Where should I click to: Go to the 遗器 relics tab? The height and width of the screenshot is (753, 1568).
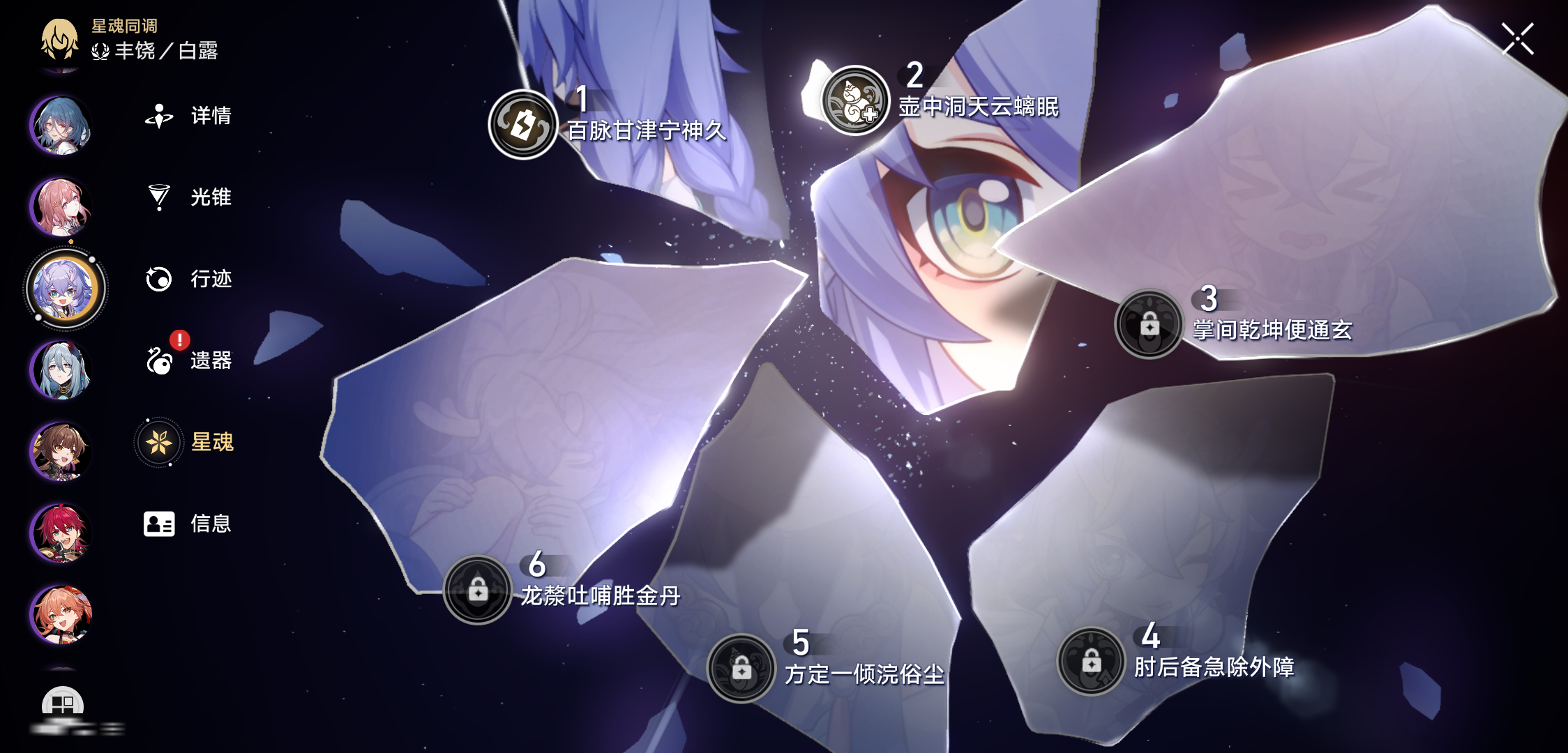click(188, 360)
